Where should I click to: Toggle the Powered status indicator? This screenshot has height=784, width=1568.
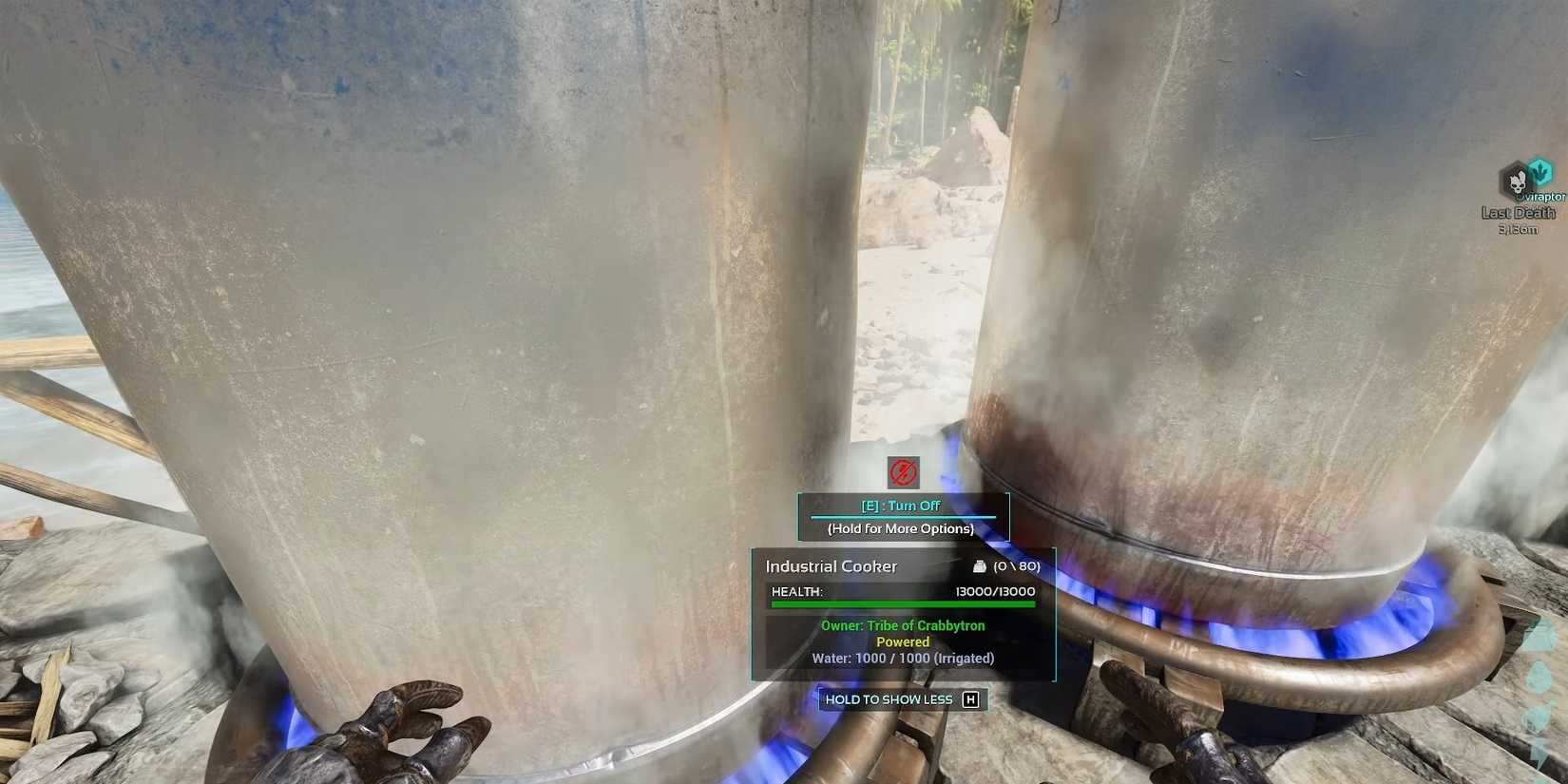pyautogui.click(x=901, y=641)
